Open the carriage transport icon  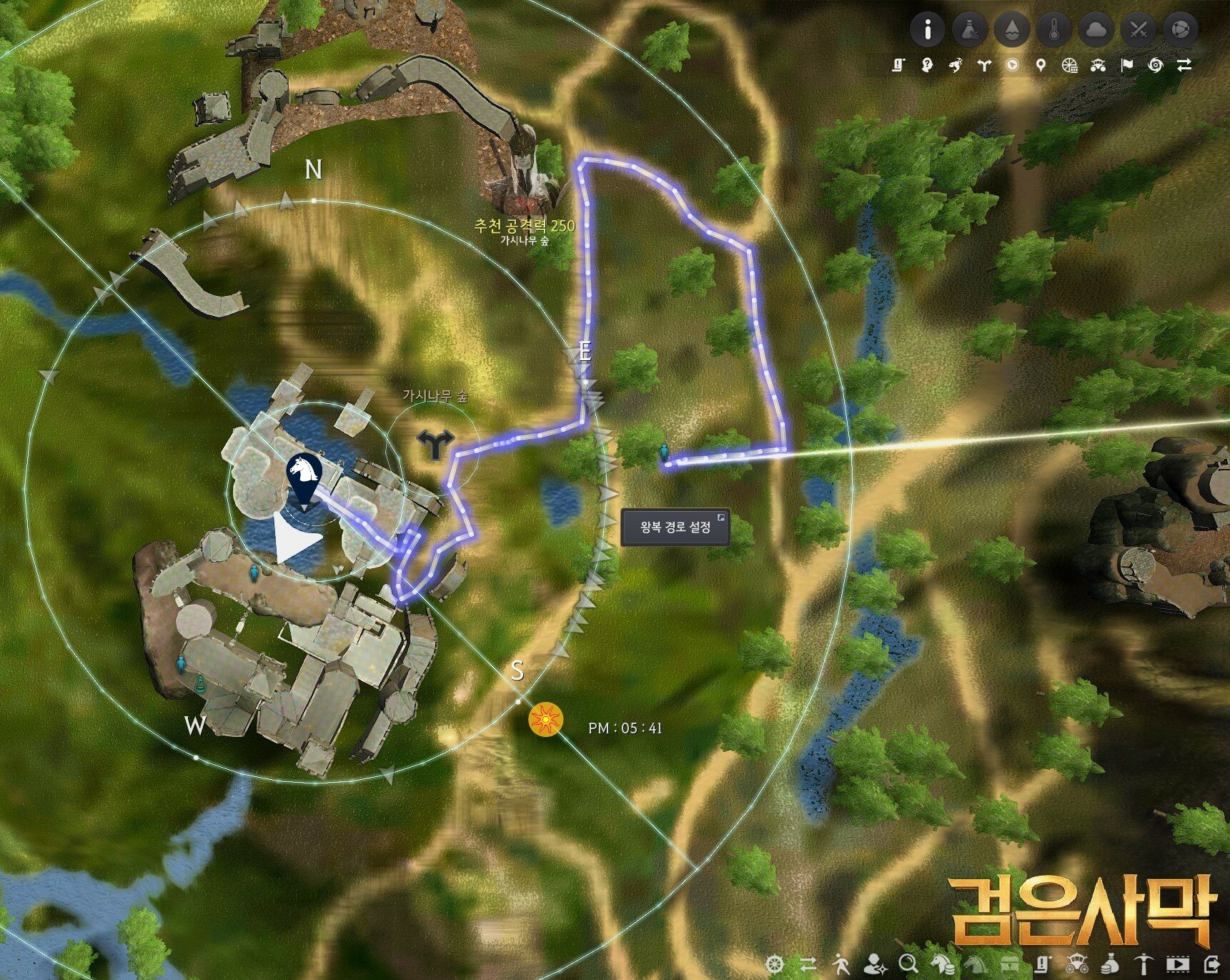[x=1098, y=64]
